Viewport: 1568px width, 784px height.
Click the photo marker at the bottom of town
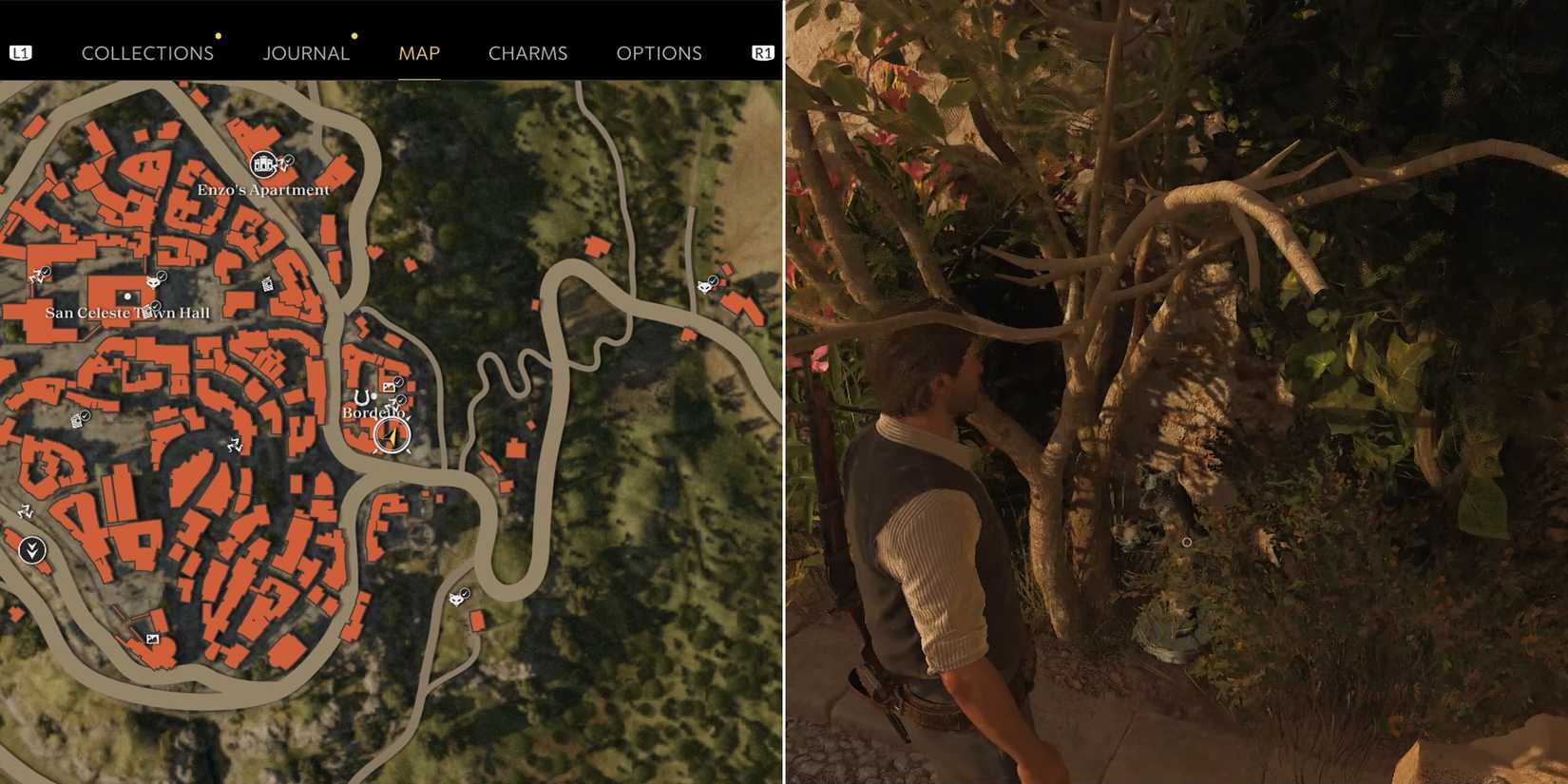pos(153,639)
